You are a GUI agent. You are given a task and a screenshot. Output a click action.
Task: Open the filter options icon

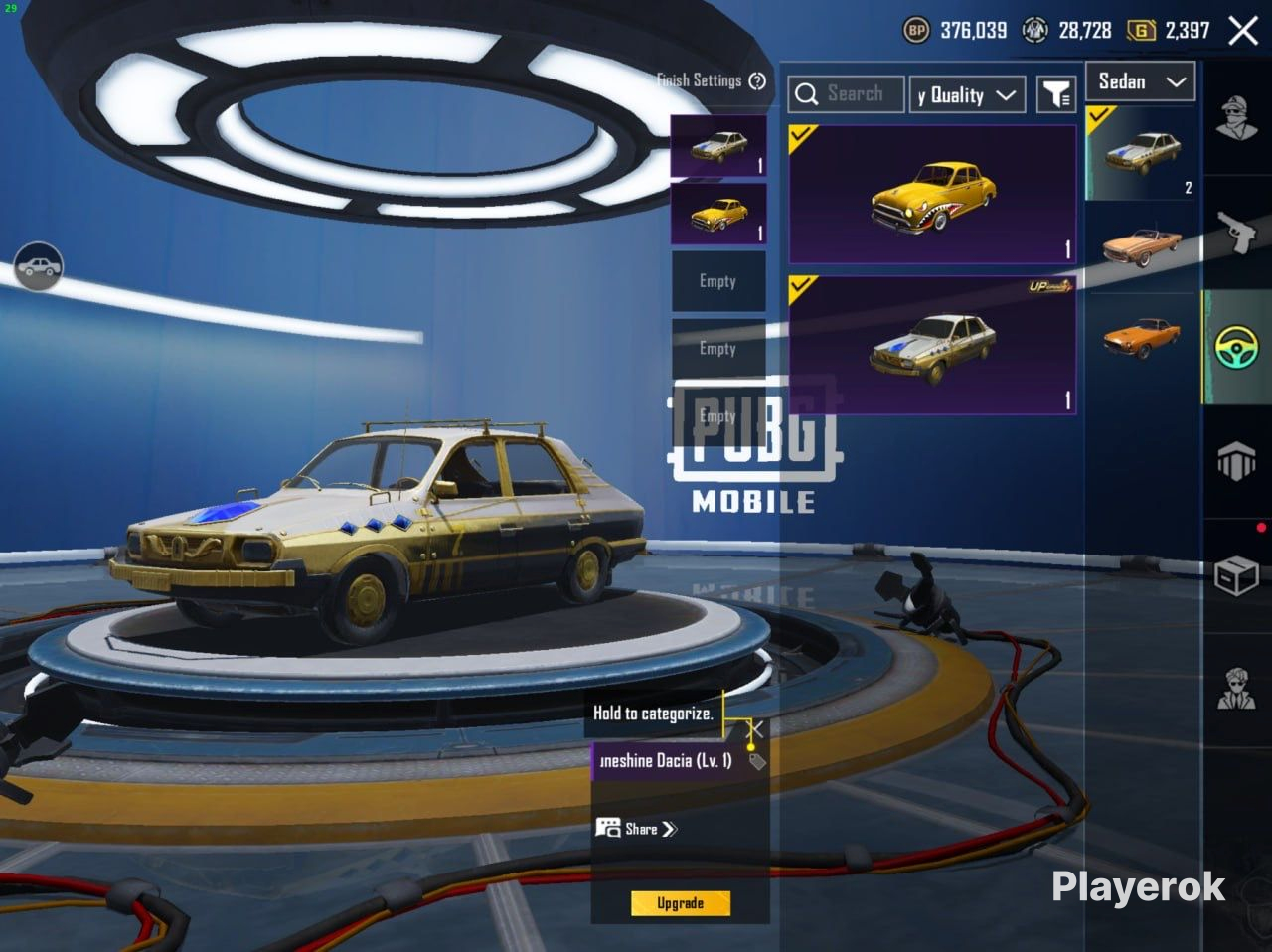pyautogui.click(x=1056, y=94)
